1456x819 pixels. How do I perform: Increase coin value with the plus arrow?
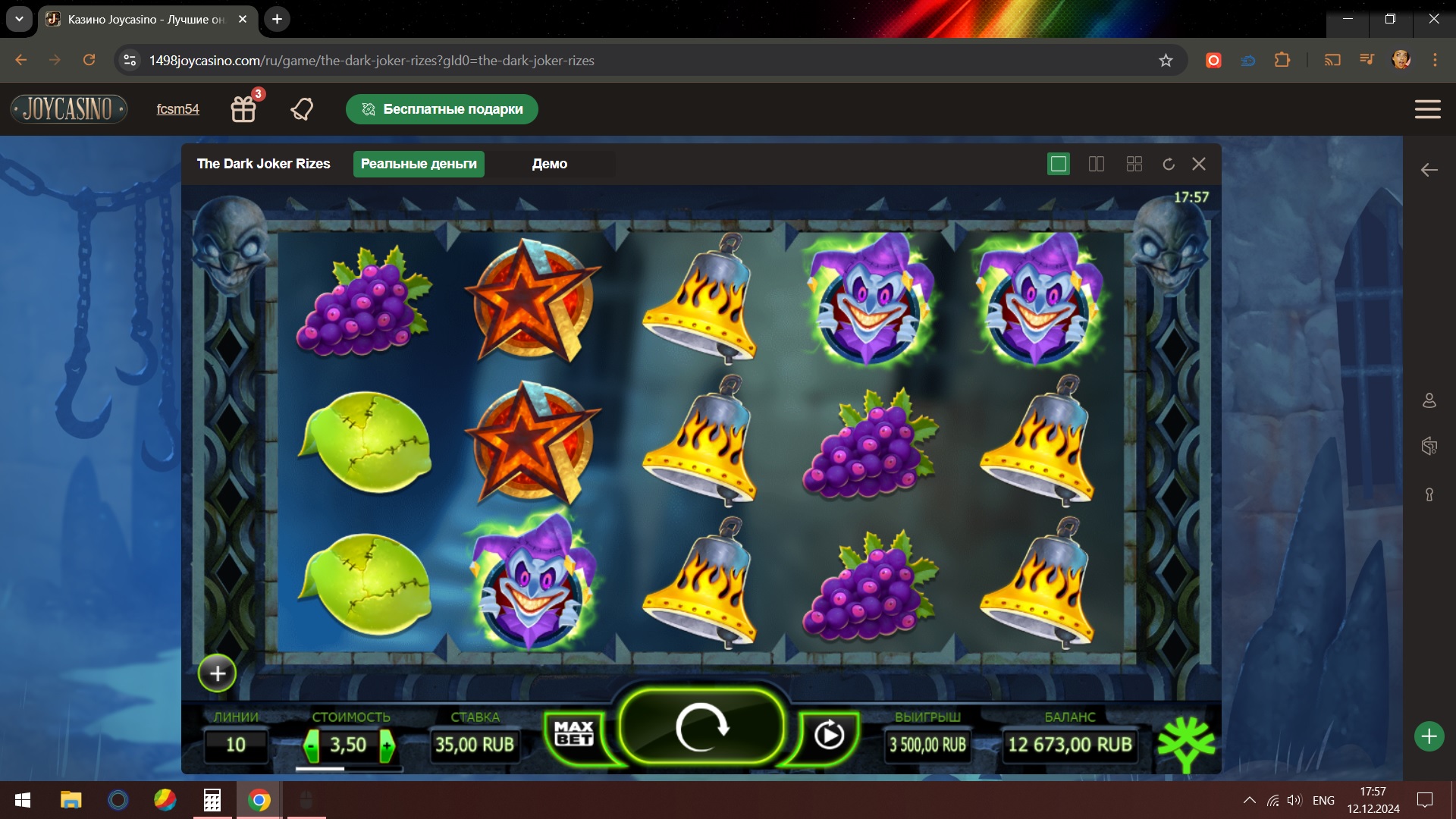[387, 745]
